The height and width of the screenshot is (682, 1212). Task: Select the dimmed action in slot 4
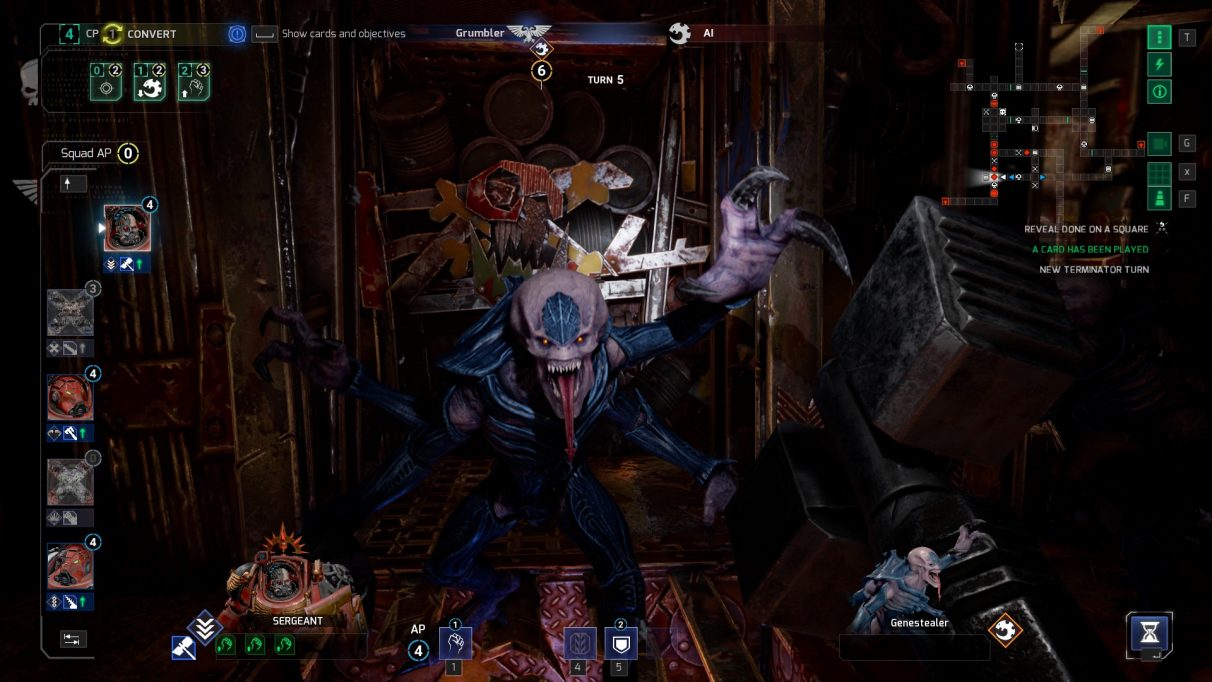(x=580, y=642)
